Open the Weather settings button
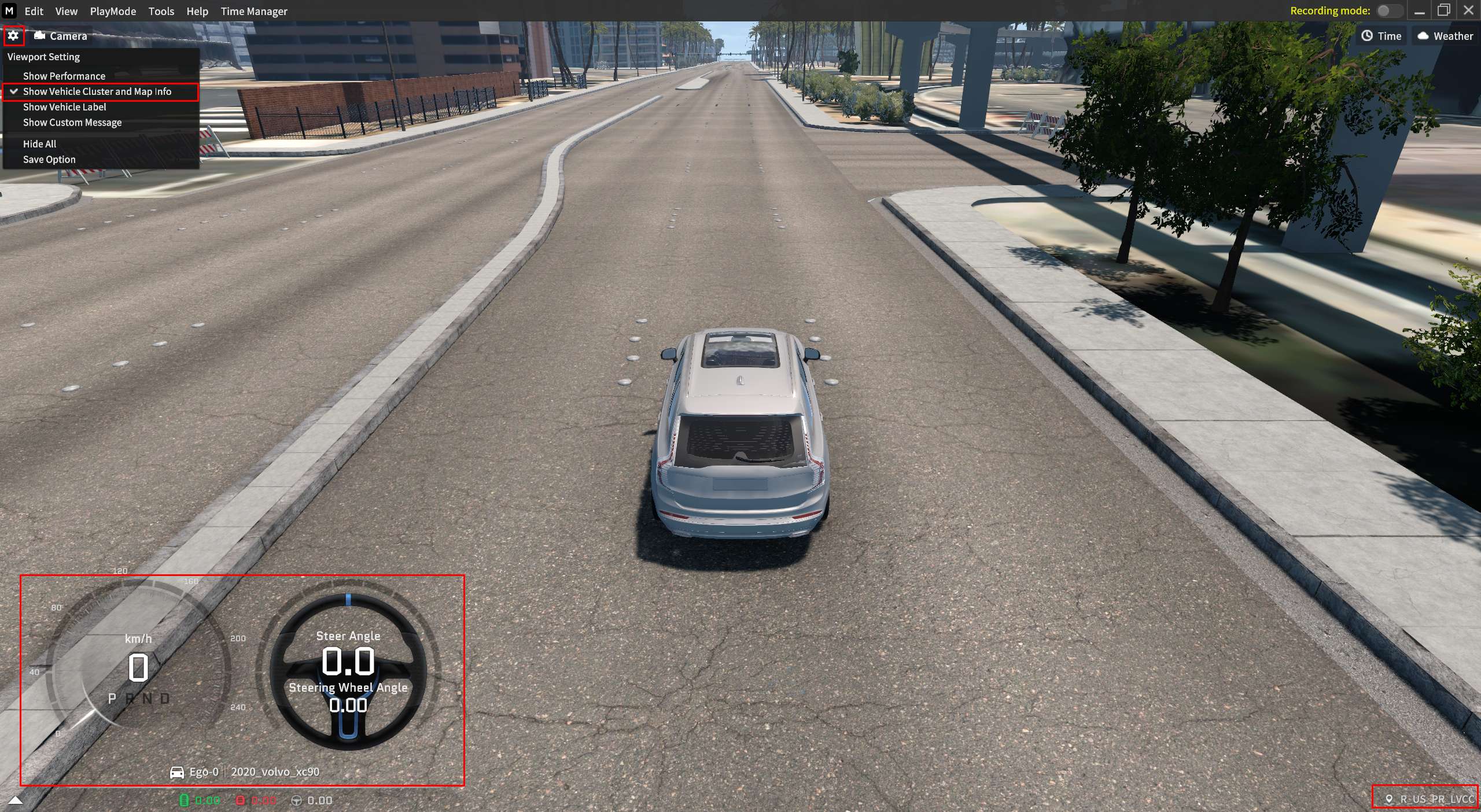1481x812 pixels. point(1445,36)
